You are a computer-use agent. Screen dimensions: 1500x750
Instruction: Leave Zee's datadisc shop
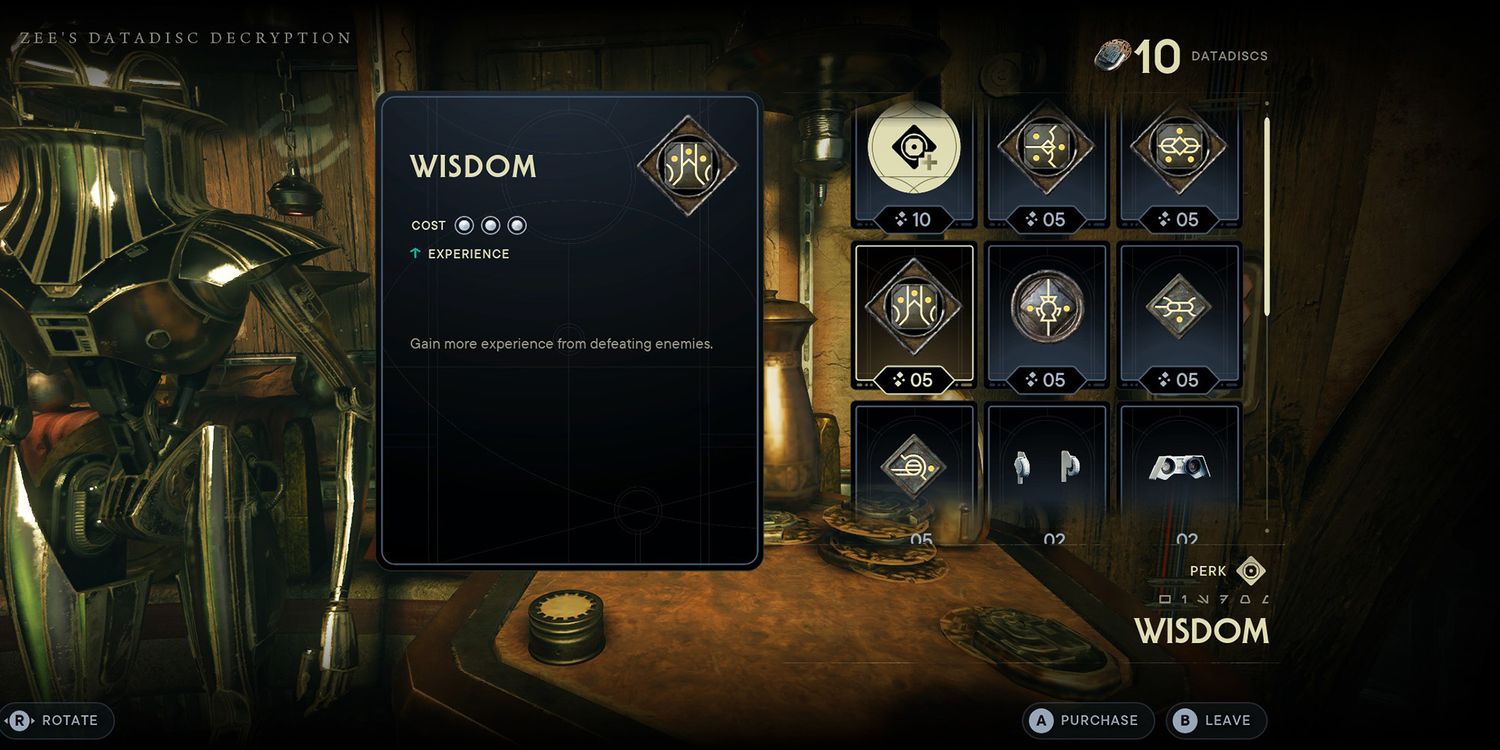(x=1215, y=720)
